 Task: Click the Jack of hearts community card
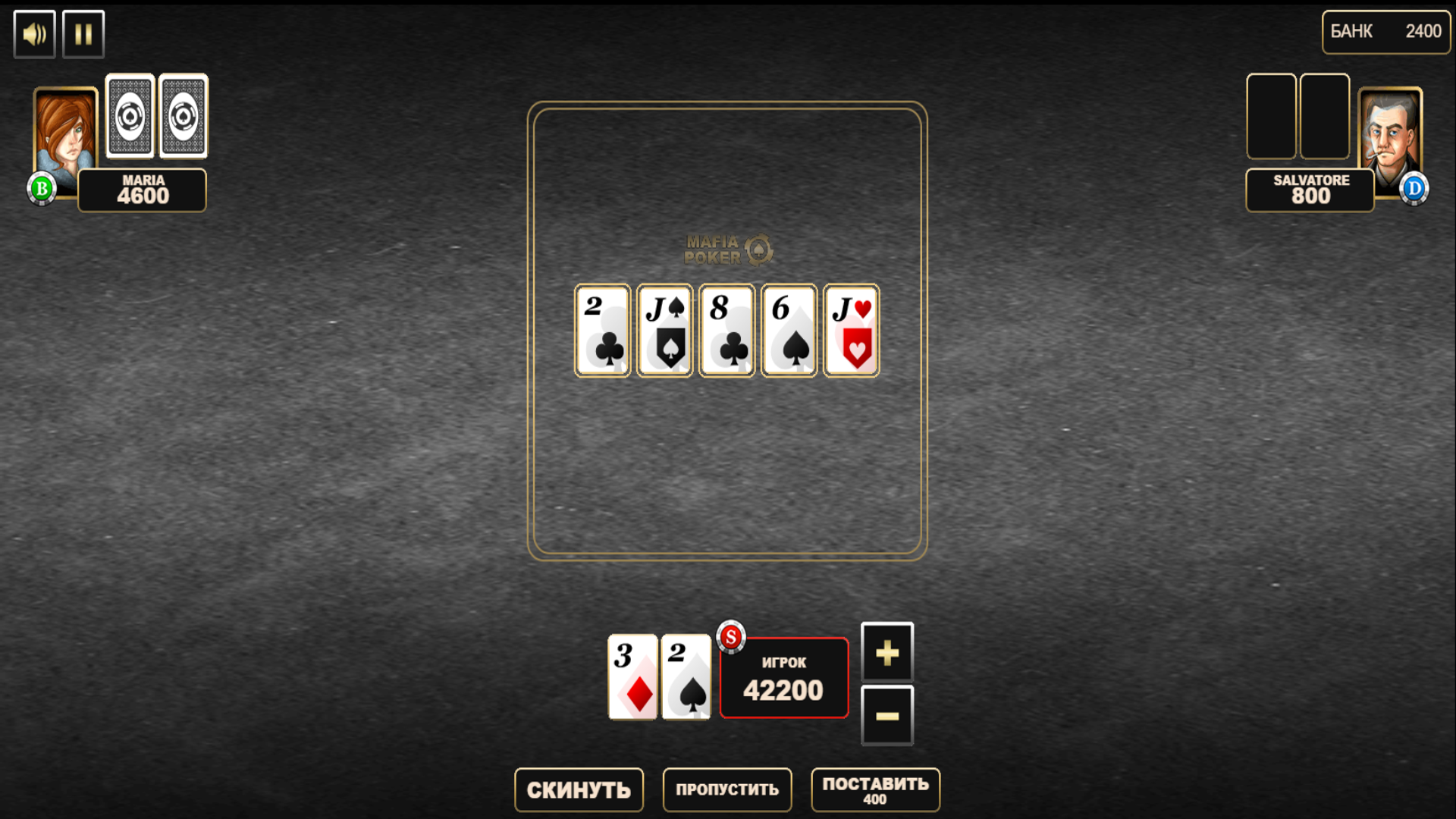[850, 330]
